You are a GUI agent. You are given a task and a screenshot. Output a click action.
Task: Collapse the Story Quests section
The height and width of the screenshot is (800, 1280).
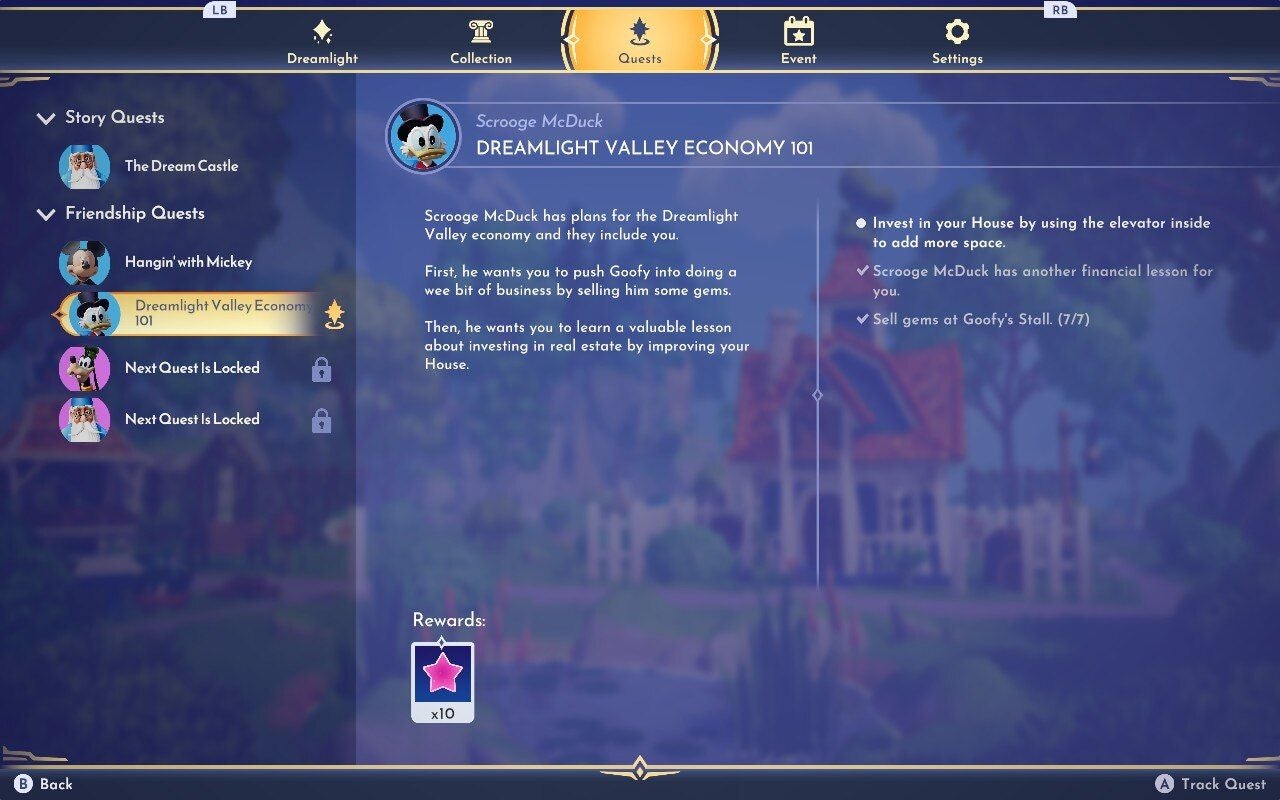pyautogui.click(x=46, y=118)
